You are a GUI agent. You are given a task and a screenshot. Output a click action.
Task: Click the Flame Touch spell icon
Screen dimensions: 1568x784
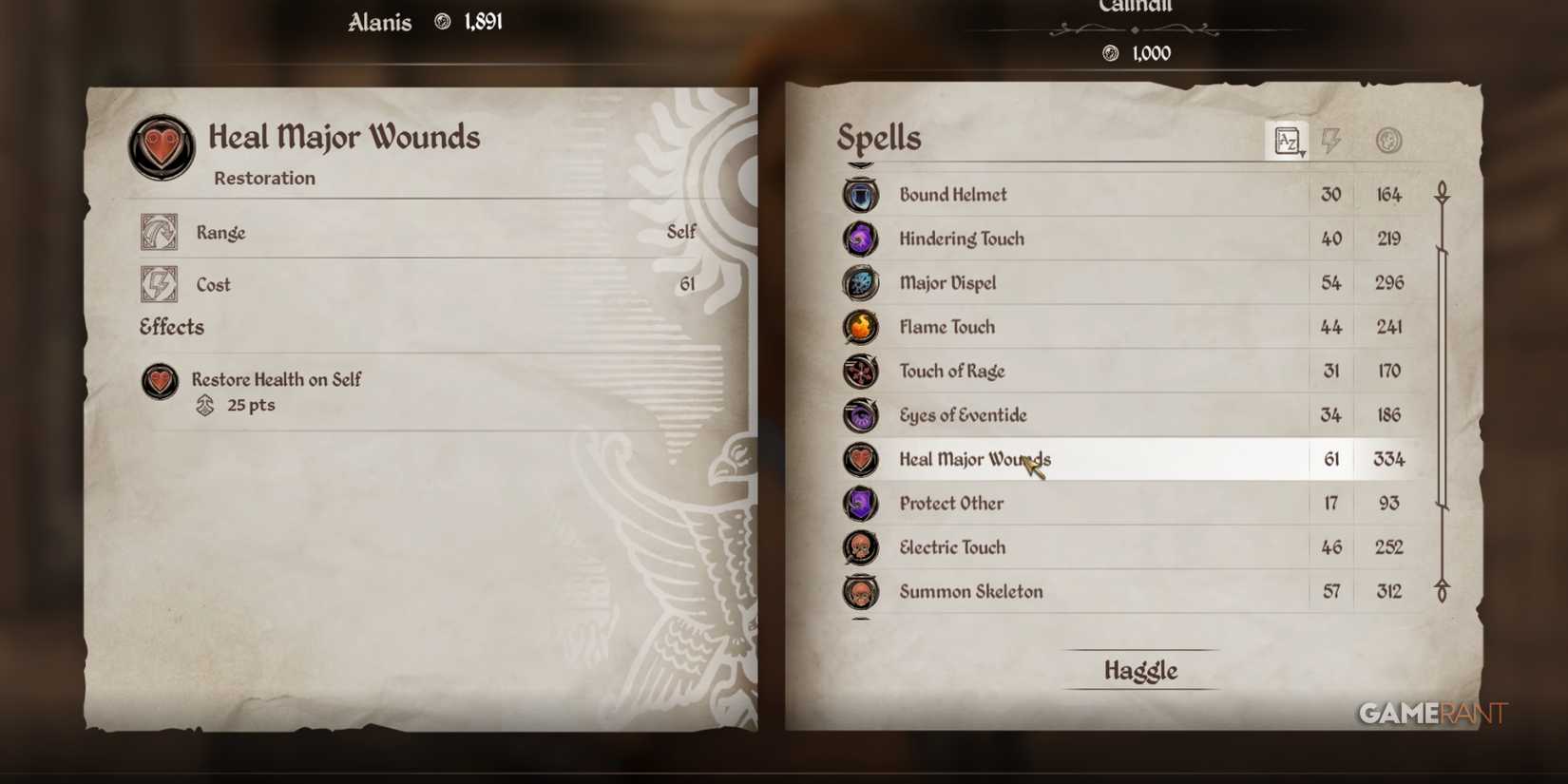pos(860,327)
